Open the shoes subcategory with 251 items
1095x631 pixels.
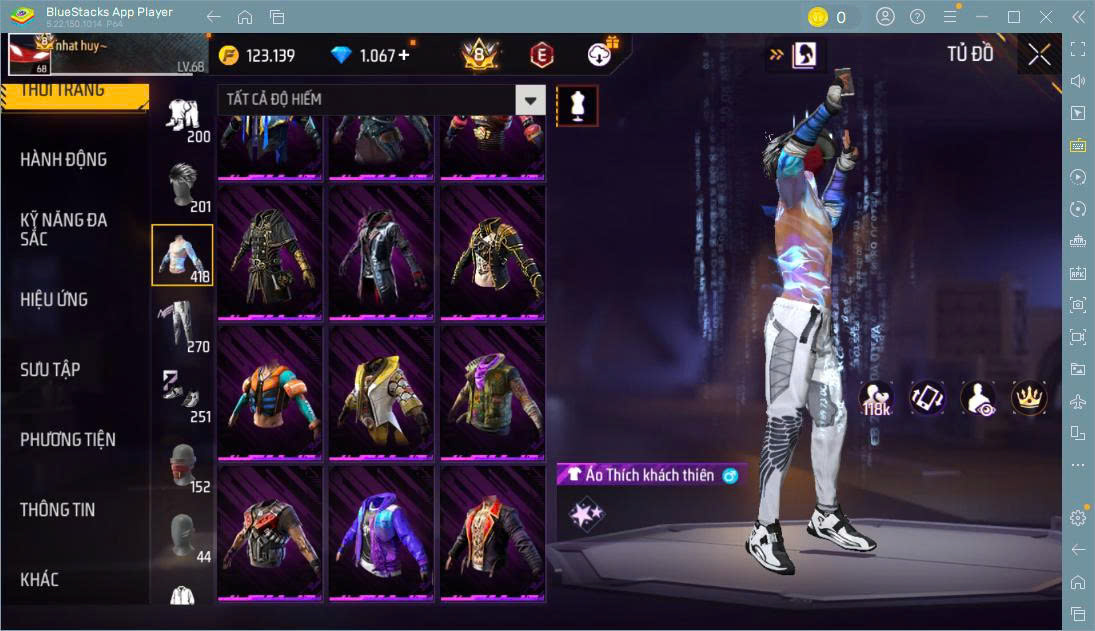(x=182, y=395)
